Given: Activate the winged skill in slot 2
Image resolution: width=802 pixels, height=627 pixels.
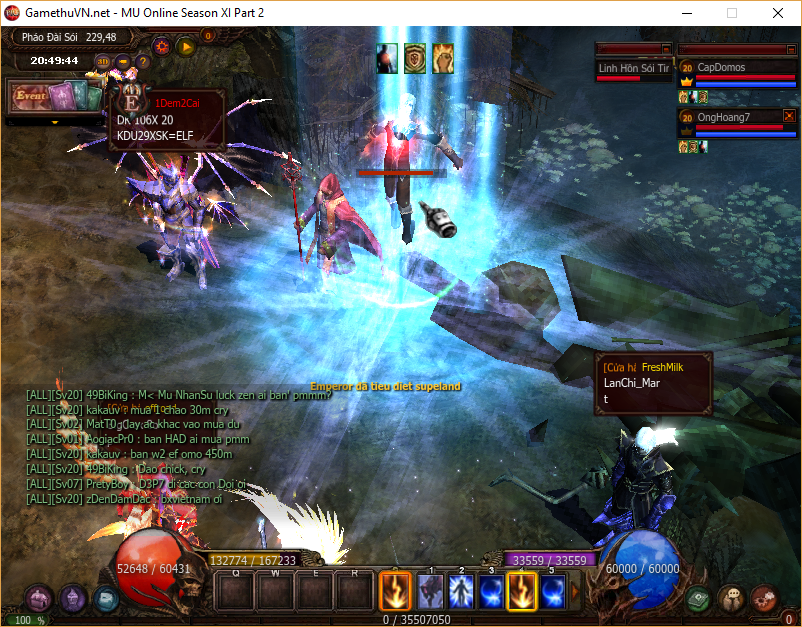Looking at the screenshot, I should coord(462,590).
